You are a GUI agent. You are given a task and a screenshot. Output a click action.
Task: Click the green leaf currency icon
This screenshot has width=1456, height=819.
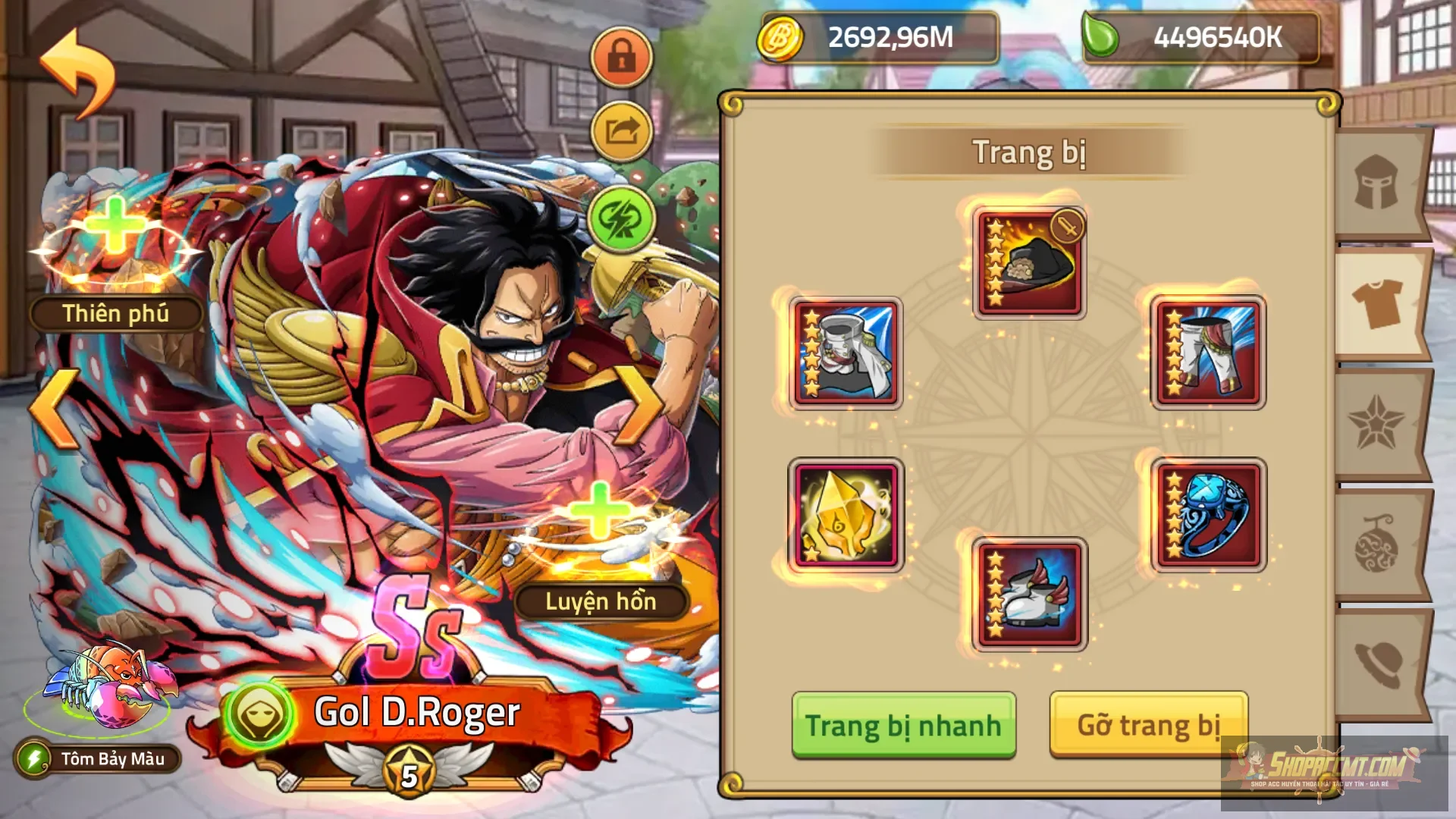click(x=1100, y=34)
